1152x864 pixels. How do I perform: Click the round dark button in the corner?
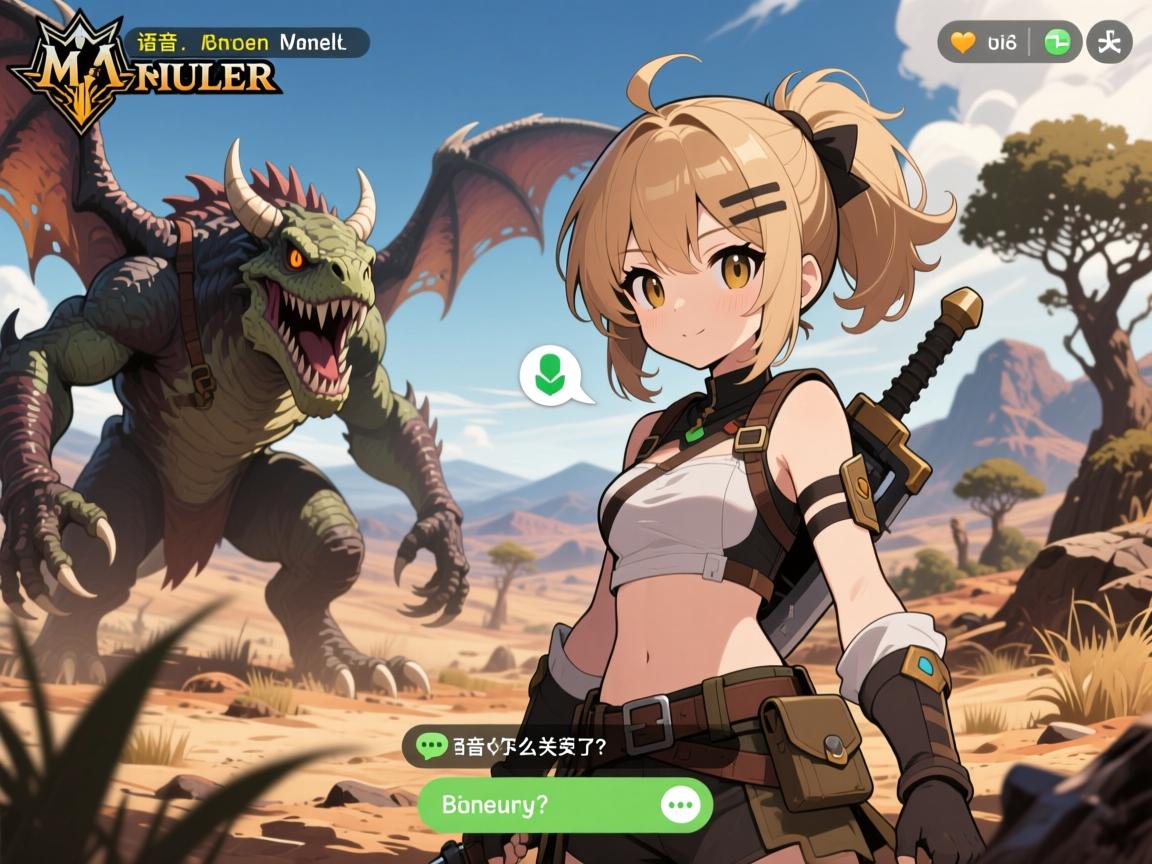1109,42
